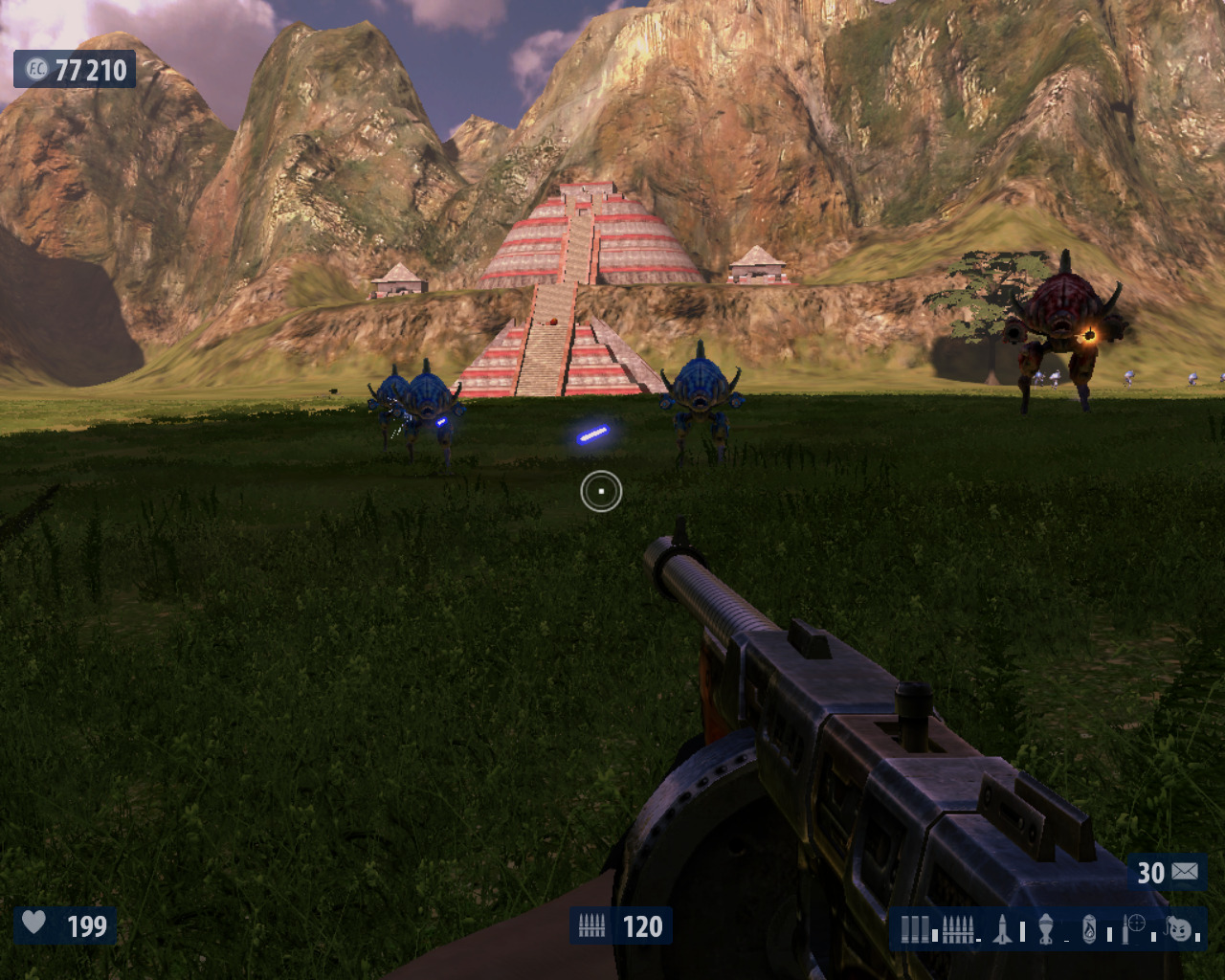
Task: Click the rocket ammo icon
Action: [1002, 928]
